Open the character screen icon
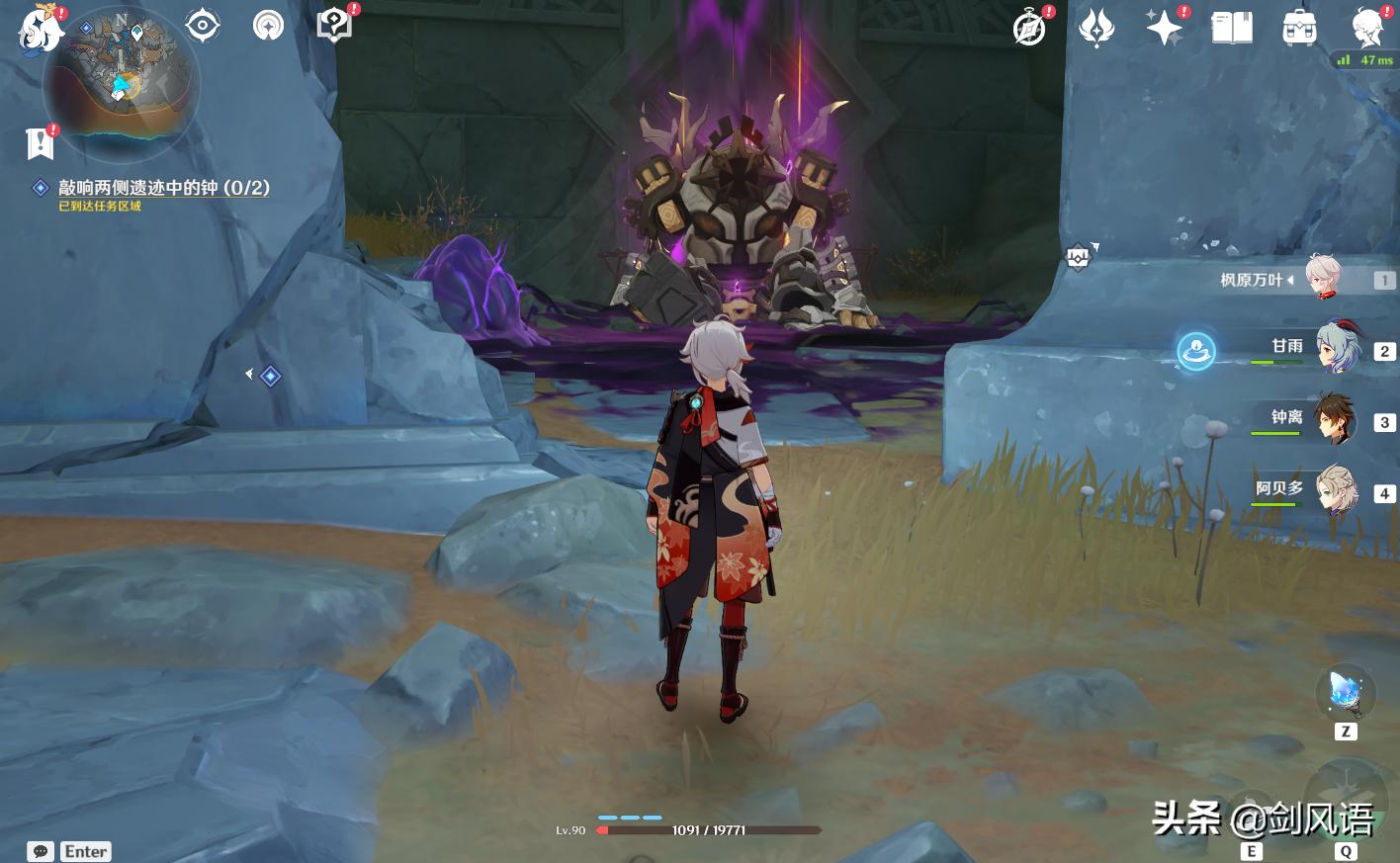 click(1368, 28)
